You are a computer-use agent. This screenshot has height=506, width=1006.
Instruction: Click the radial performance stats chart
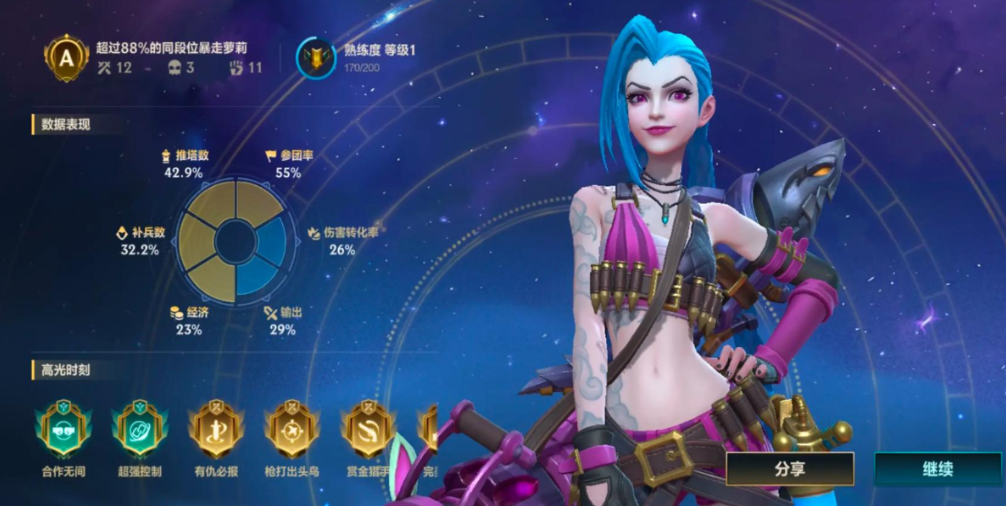pos(236,240)
